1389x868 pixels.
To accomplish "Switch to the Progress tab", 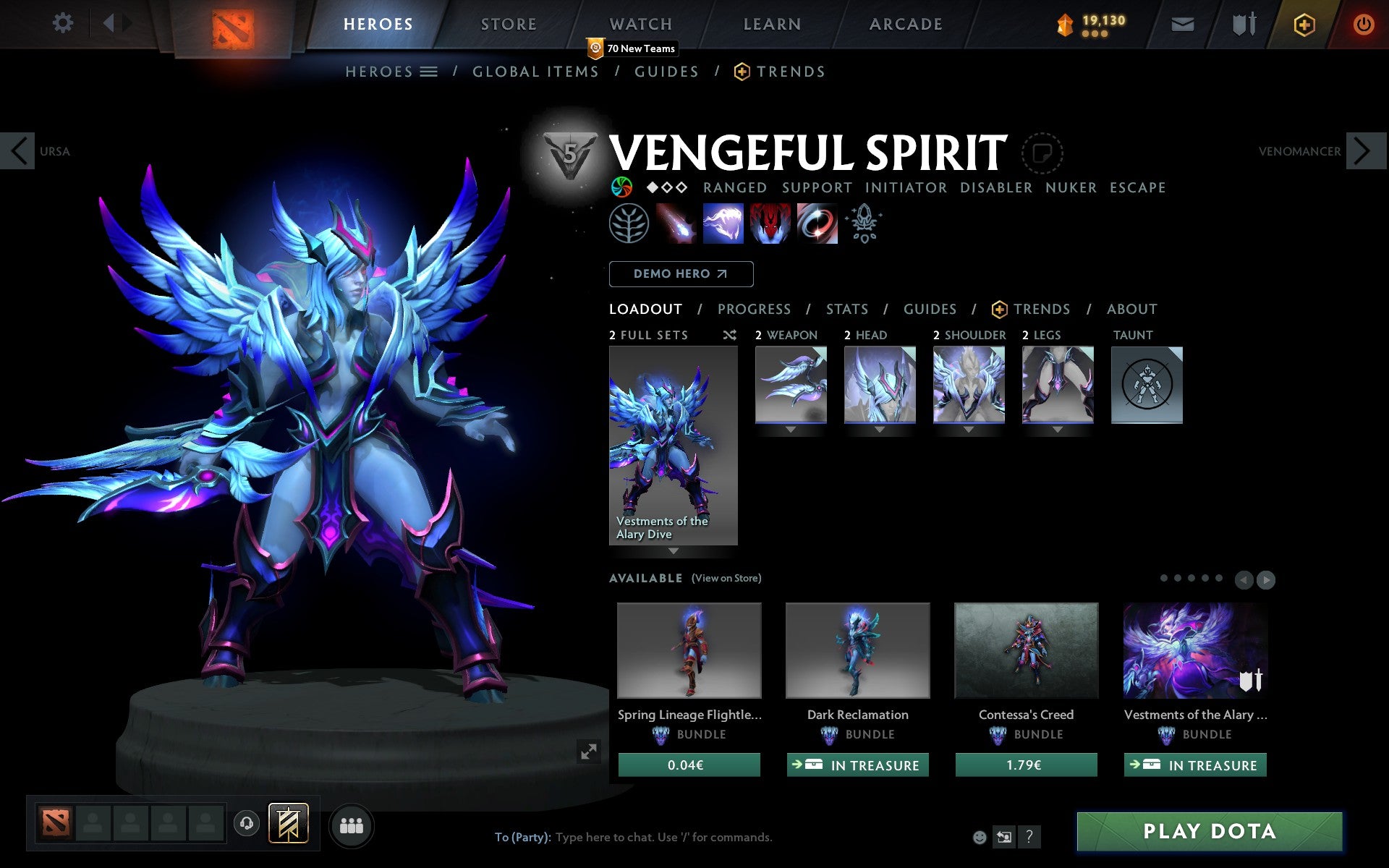I will pos(754,309).
